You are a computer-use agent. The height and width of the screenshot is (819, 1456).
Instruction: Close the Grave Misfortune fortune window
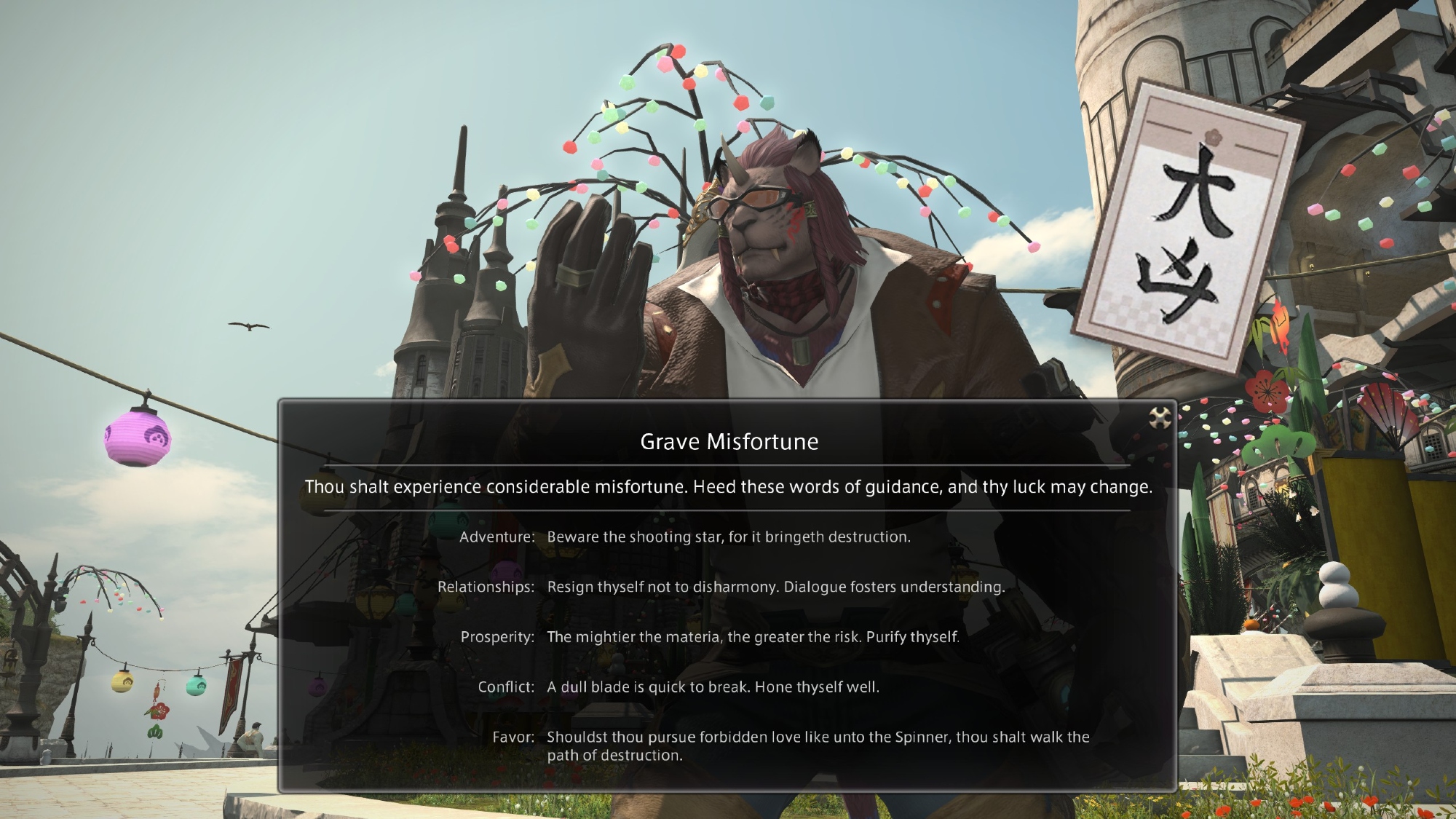click(1159, 418)
